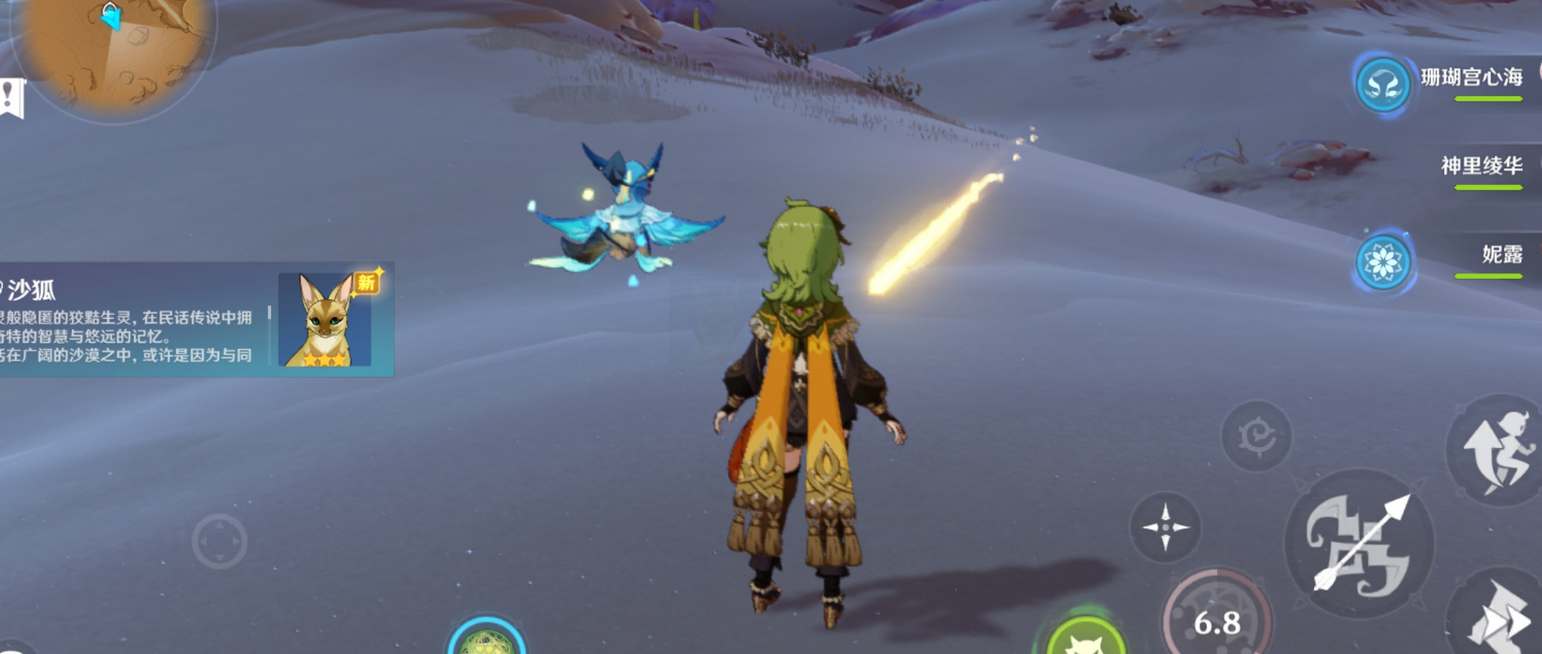The height and width of the screenshot is (654, 1542).
Task: Tap the dimmed spiral button above attack
Action: tap(1256, 436)
